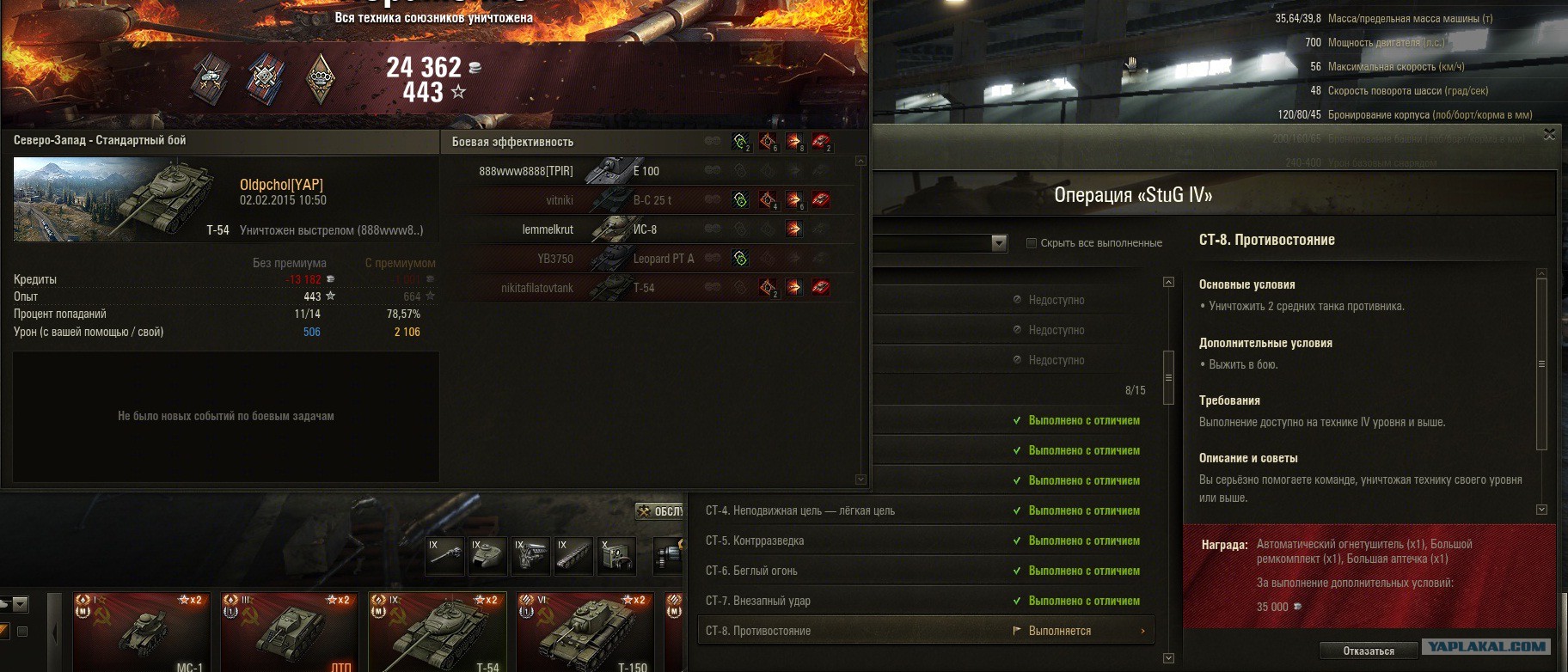Select the T-150 tank in carousel
The width and height of the screenshot is (1568, 672).
[585, 632]
